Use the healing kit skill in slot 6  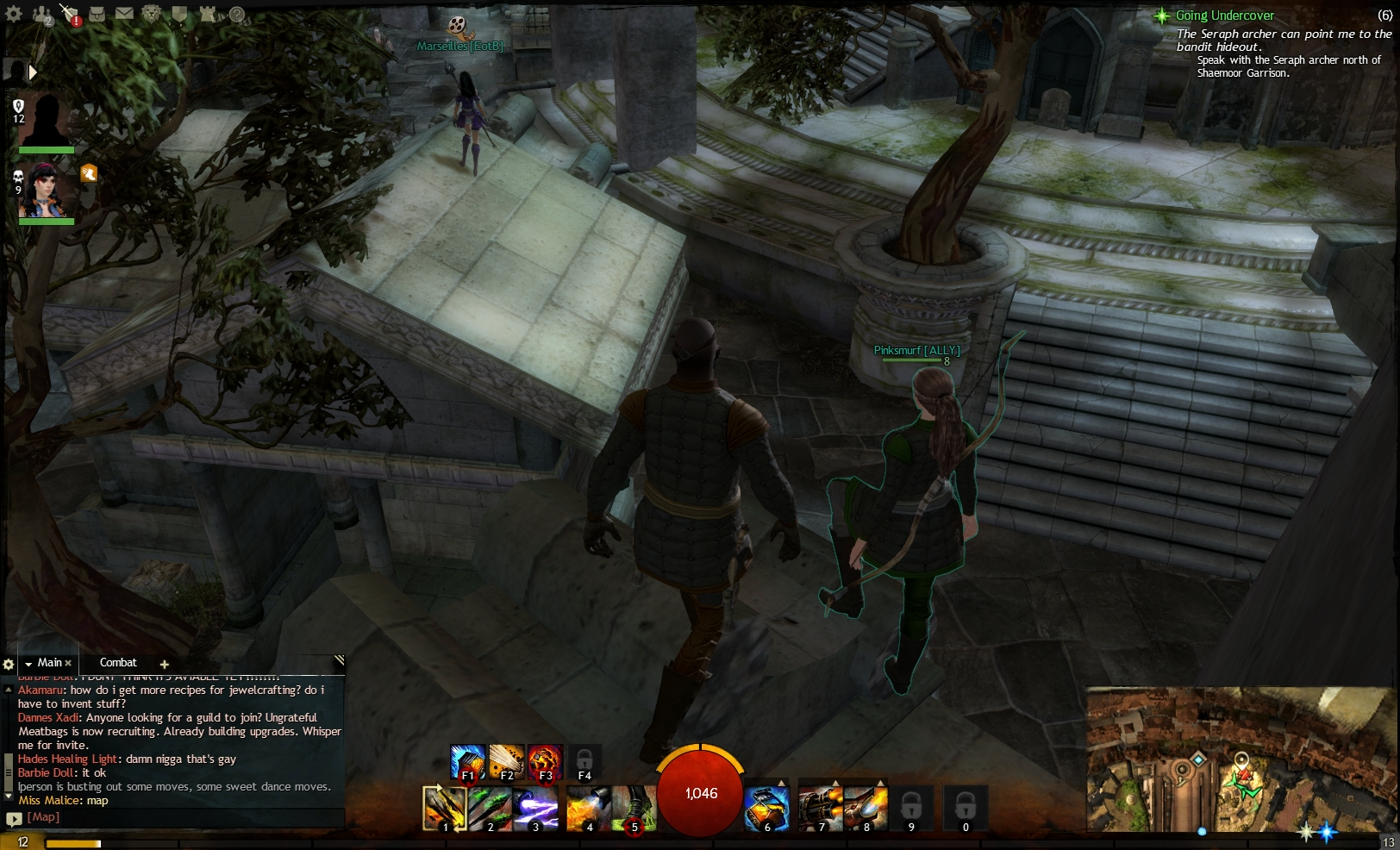(x=767, y=809)
